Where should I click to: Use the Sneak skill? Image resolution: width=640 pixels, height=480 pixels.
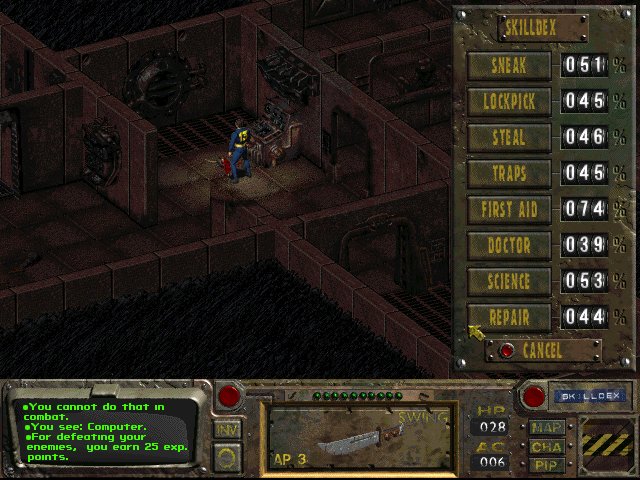(510, 66)
